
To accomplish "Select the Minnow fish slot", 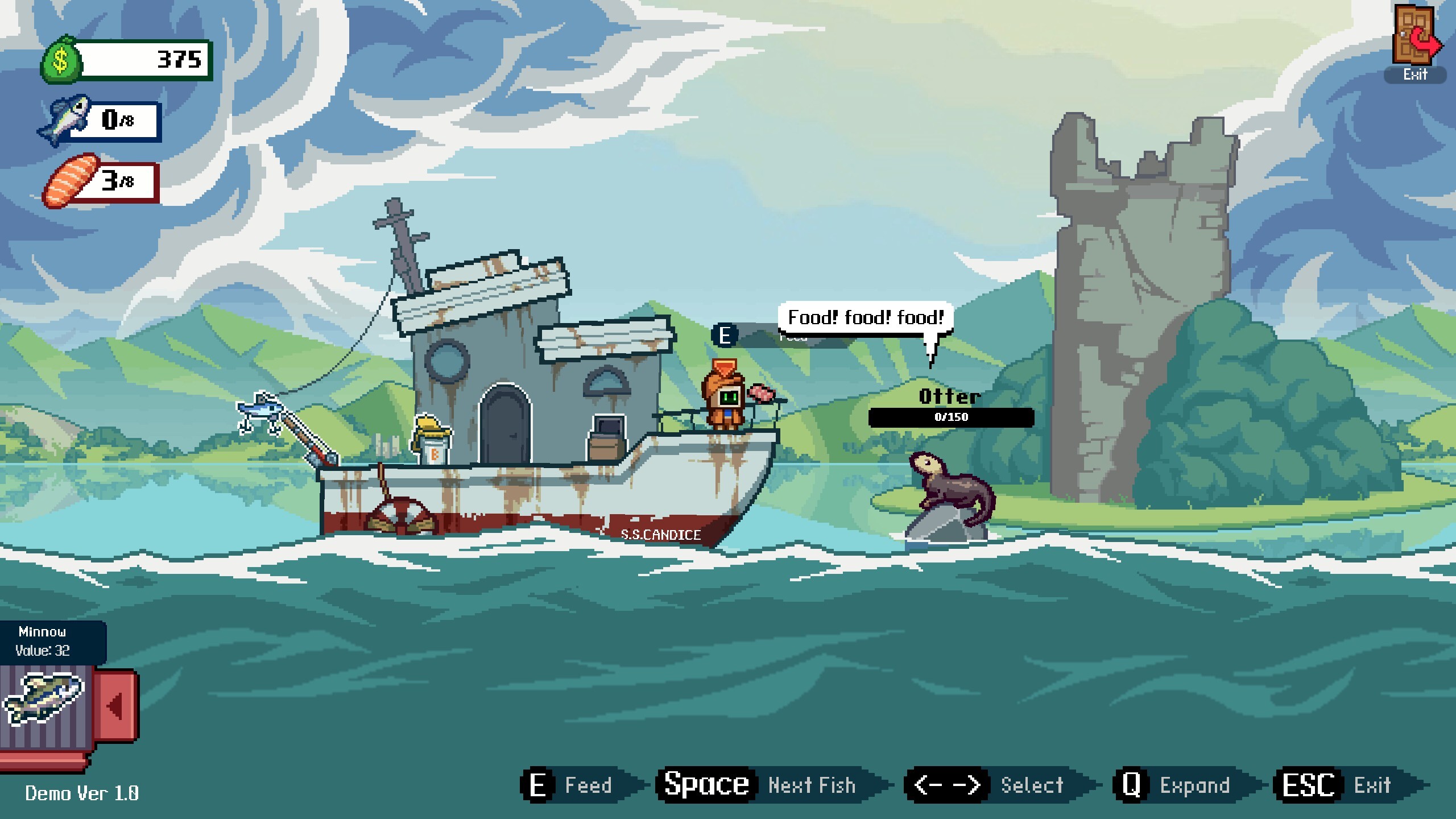I will [x=43, y=700].
